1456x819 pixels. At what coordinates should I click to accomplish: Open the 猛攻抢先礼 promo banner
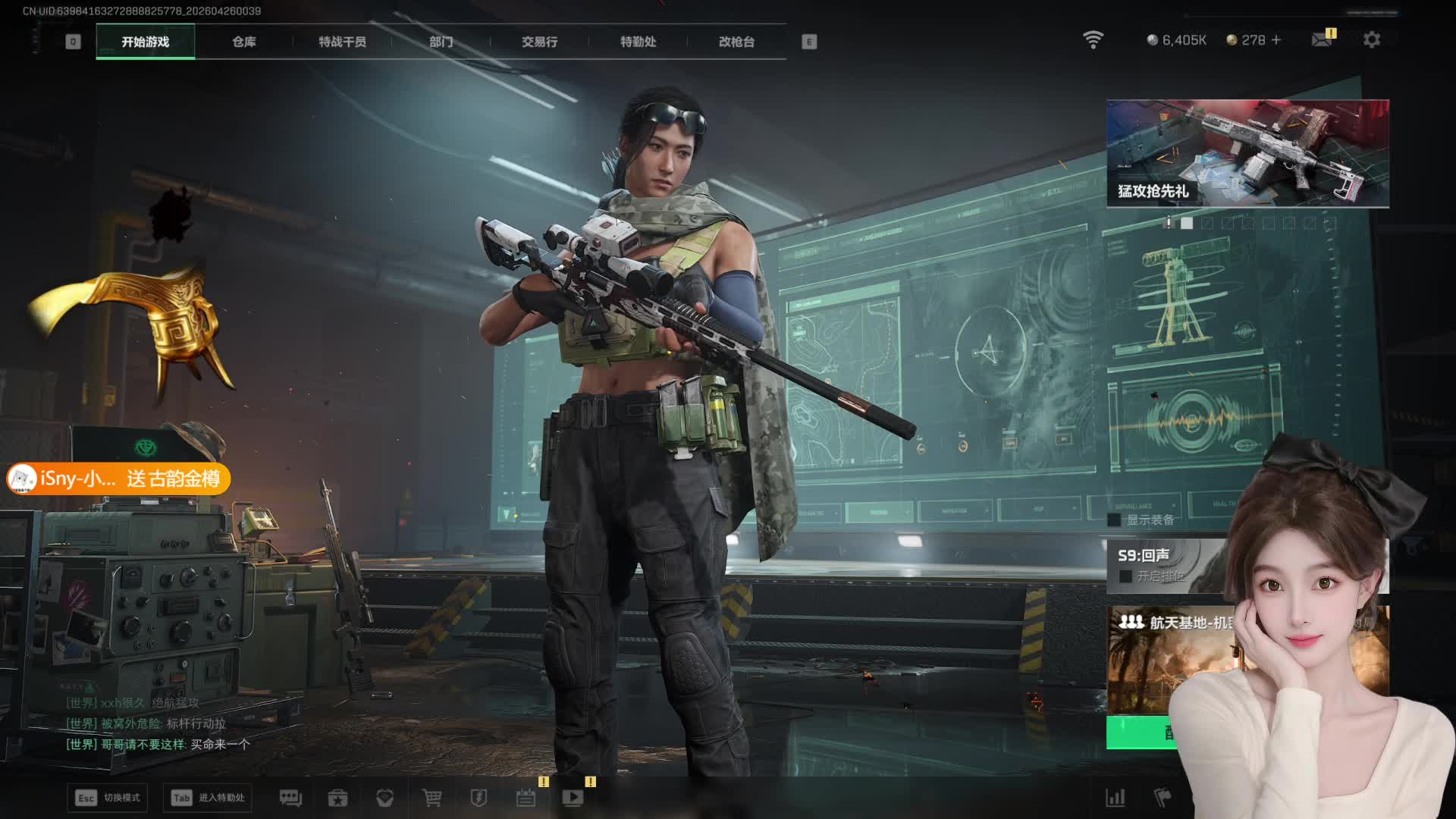click(1247, 153)
